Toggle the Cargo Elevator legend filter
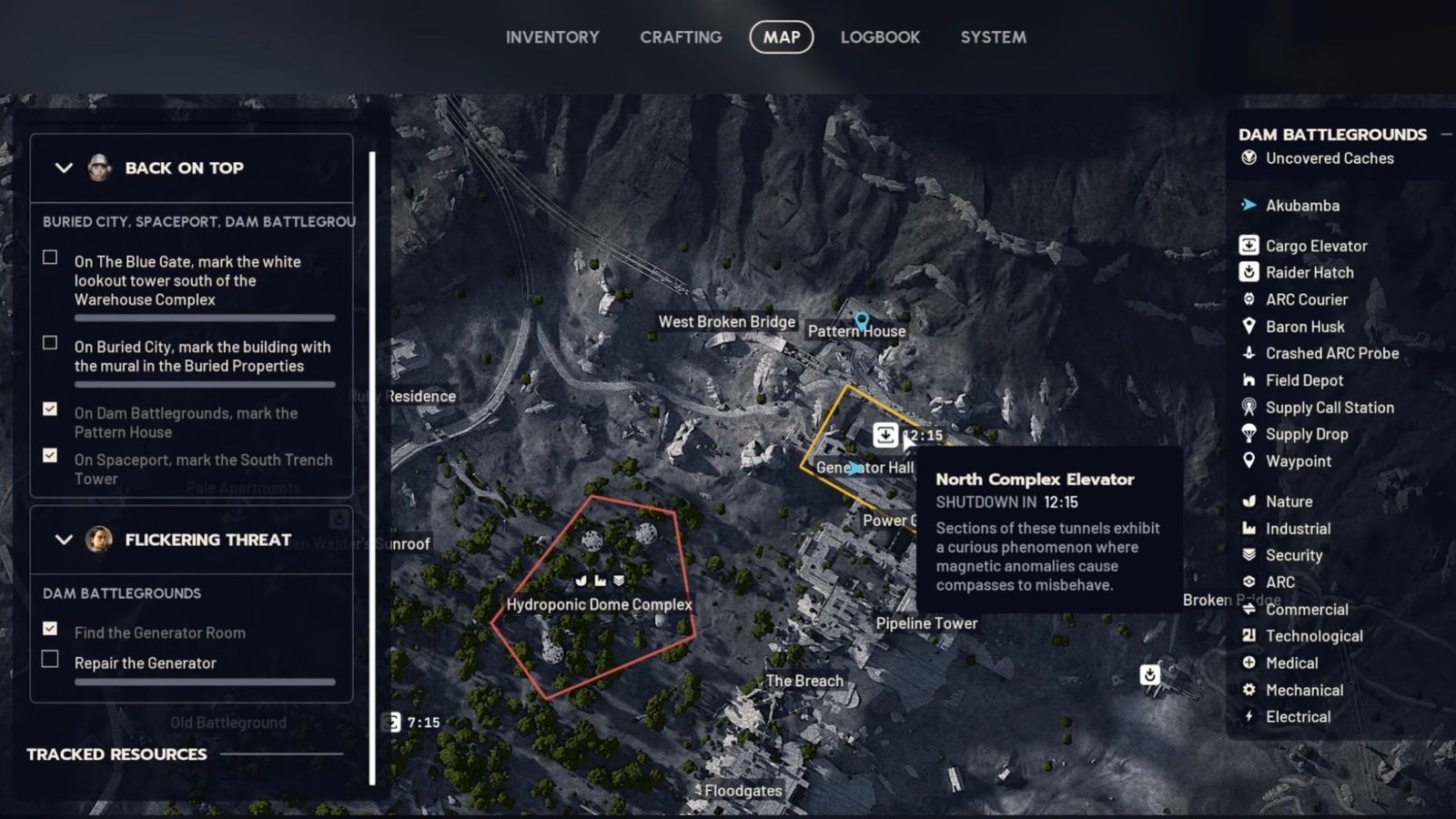 [x=1315, y=246]
